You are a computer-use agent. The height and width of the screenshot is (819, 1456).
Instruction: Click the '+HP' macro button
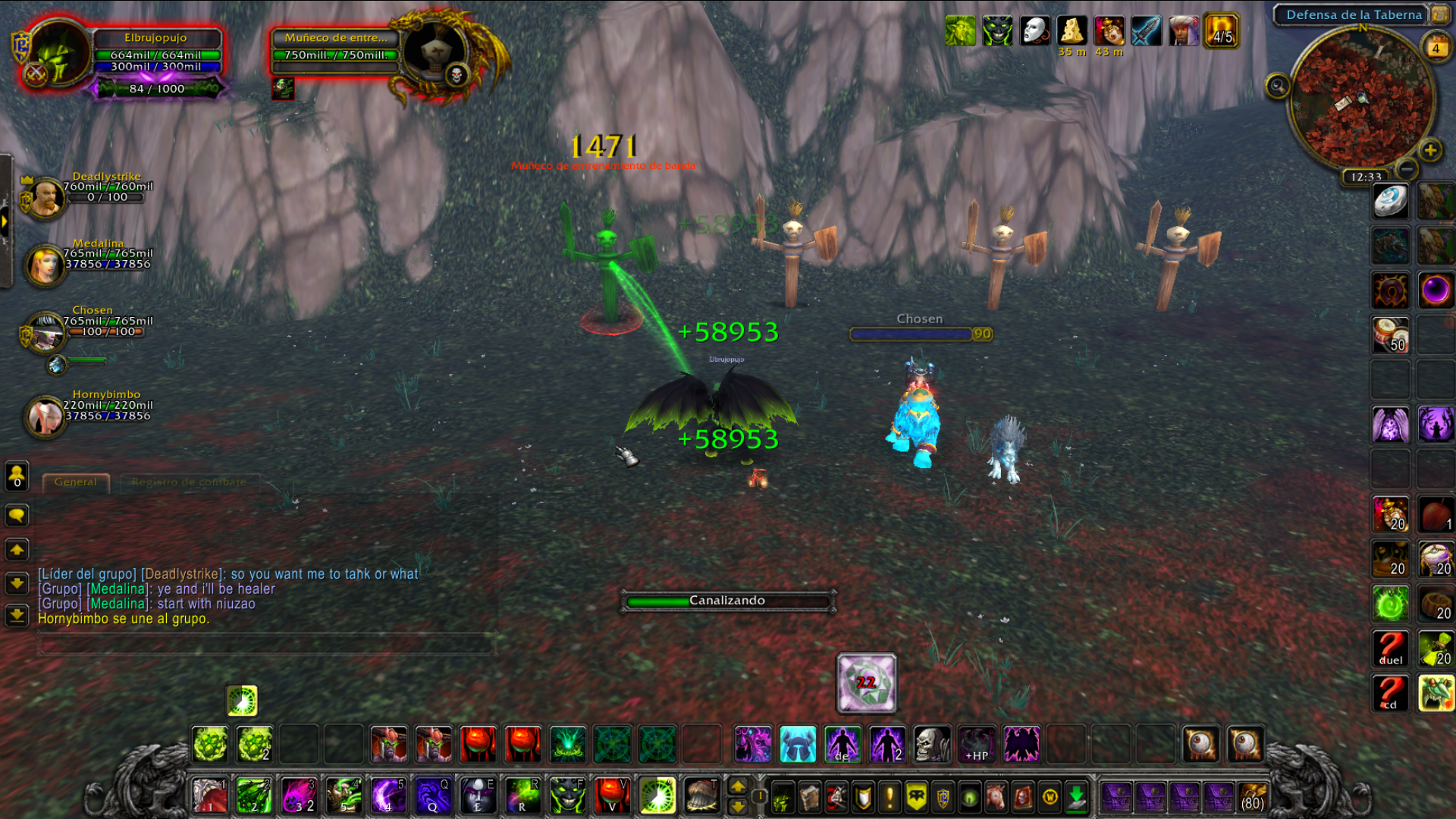tap(977, 744)
